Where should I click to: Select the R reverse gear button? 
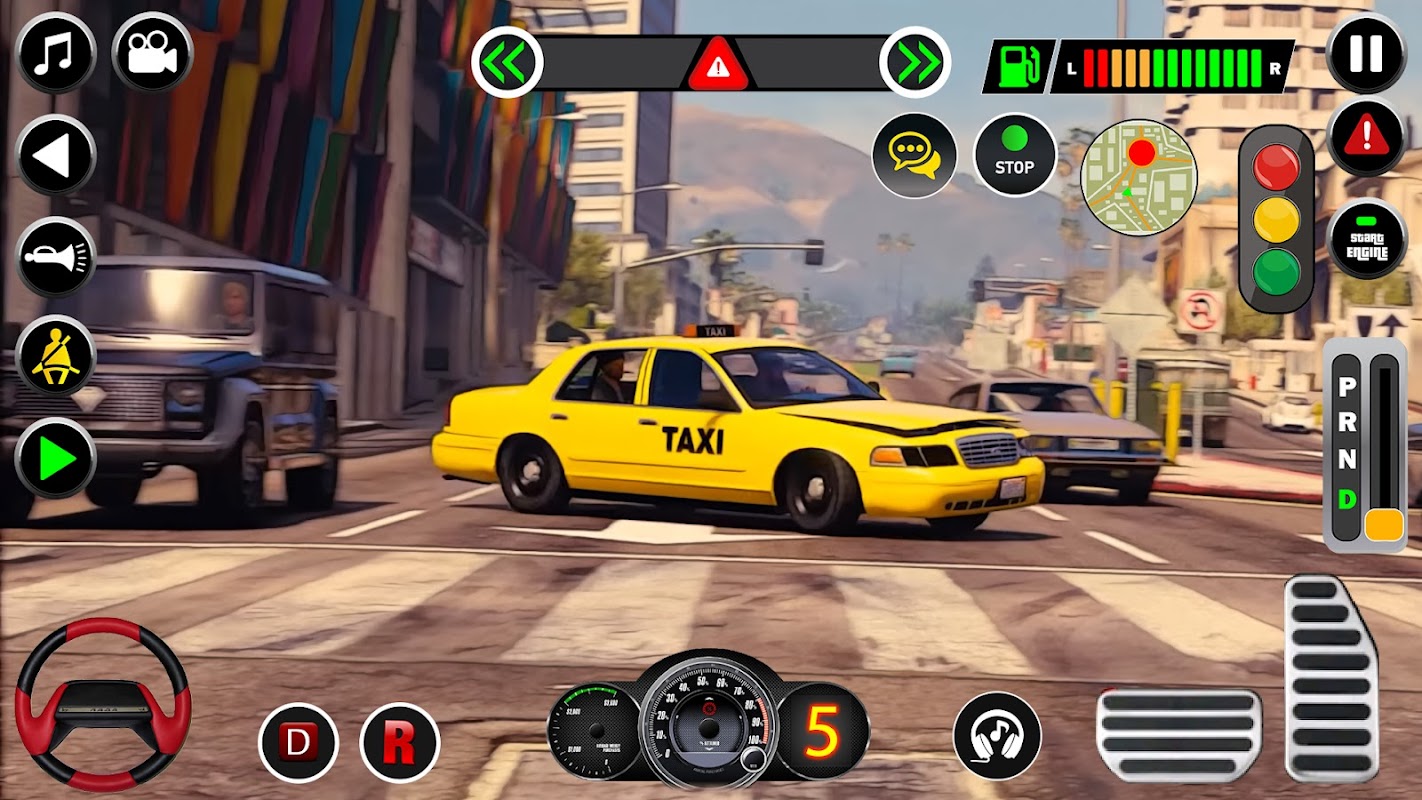click(400, 743)
